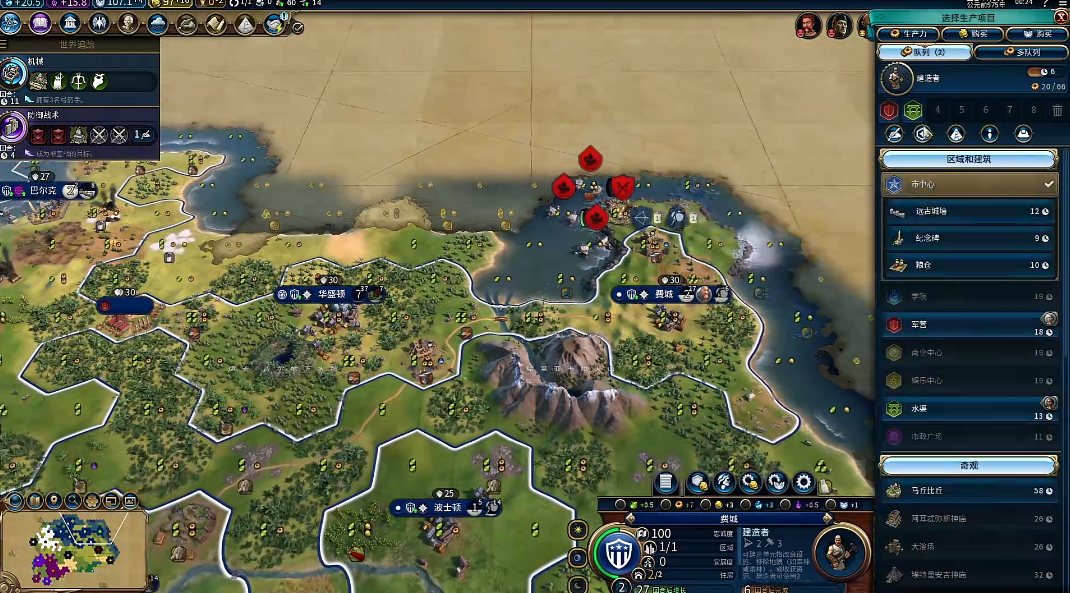1070x593 pixels.
Task: Open the technology tree flask icon
Action: click(x=13, y=23)
